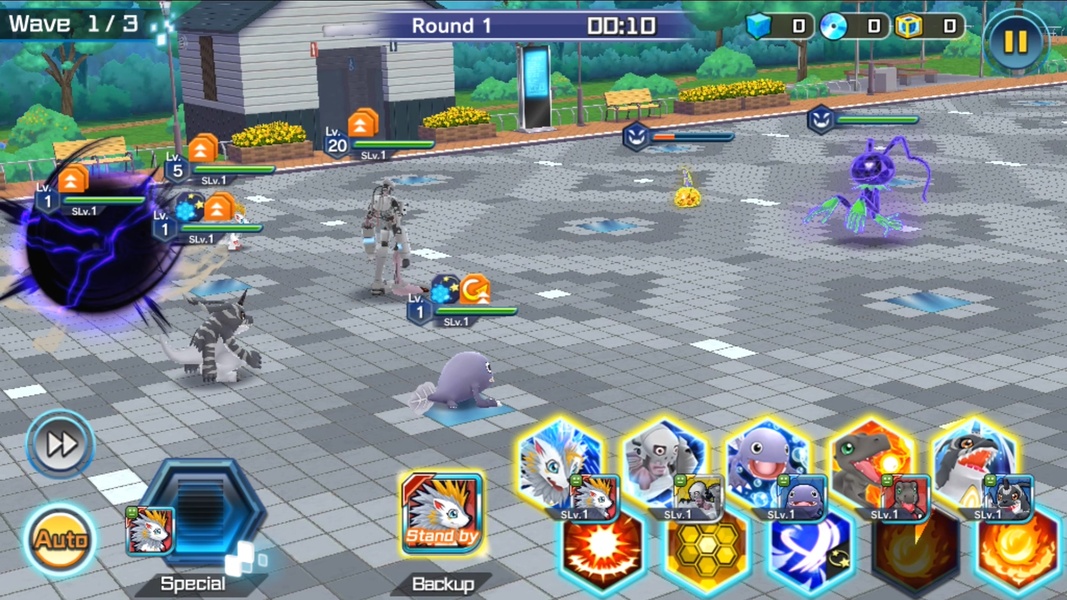Image resolution: width=1067 pixels, height=600 pixels.
Task: Choose the purple seal Digimon hexagon portrait
Action: [x=767, y=463]
